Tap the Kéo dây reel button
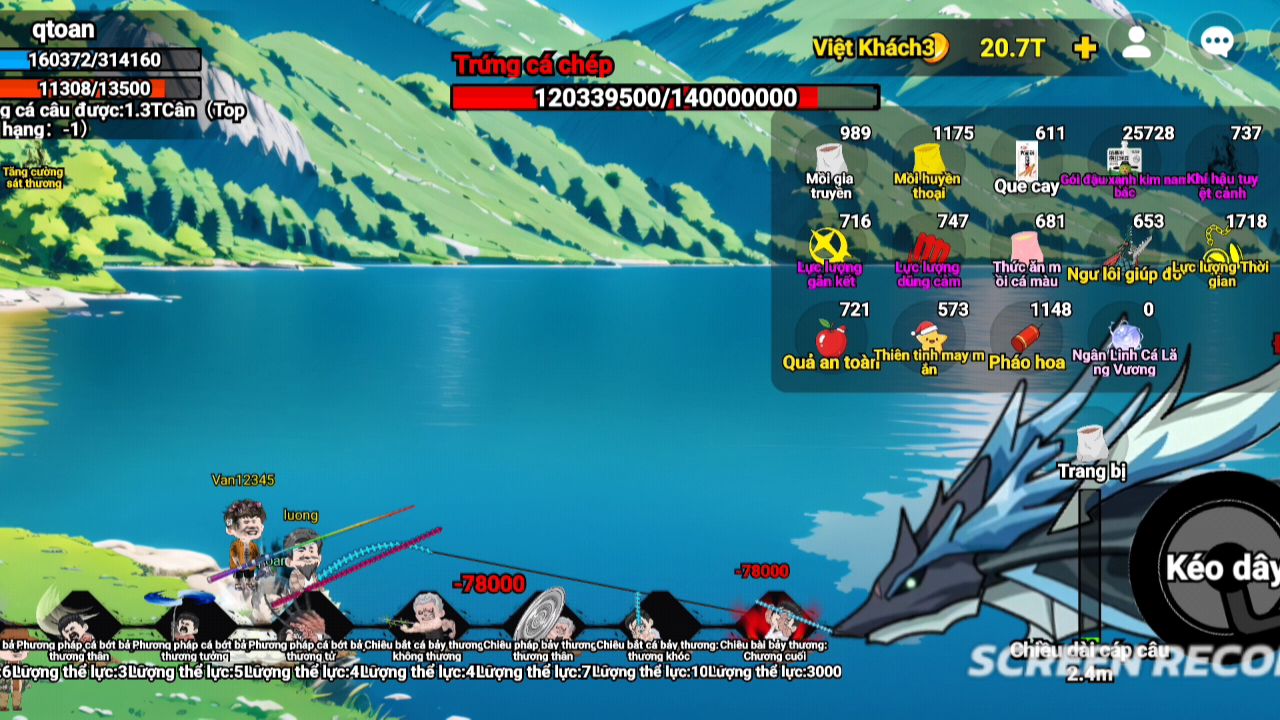The width and height of the screenshot is (1280, 720). click(1215, 570)
